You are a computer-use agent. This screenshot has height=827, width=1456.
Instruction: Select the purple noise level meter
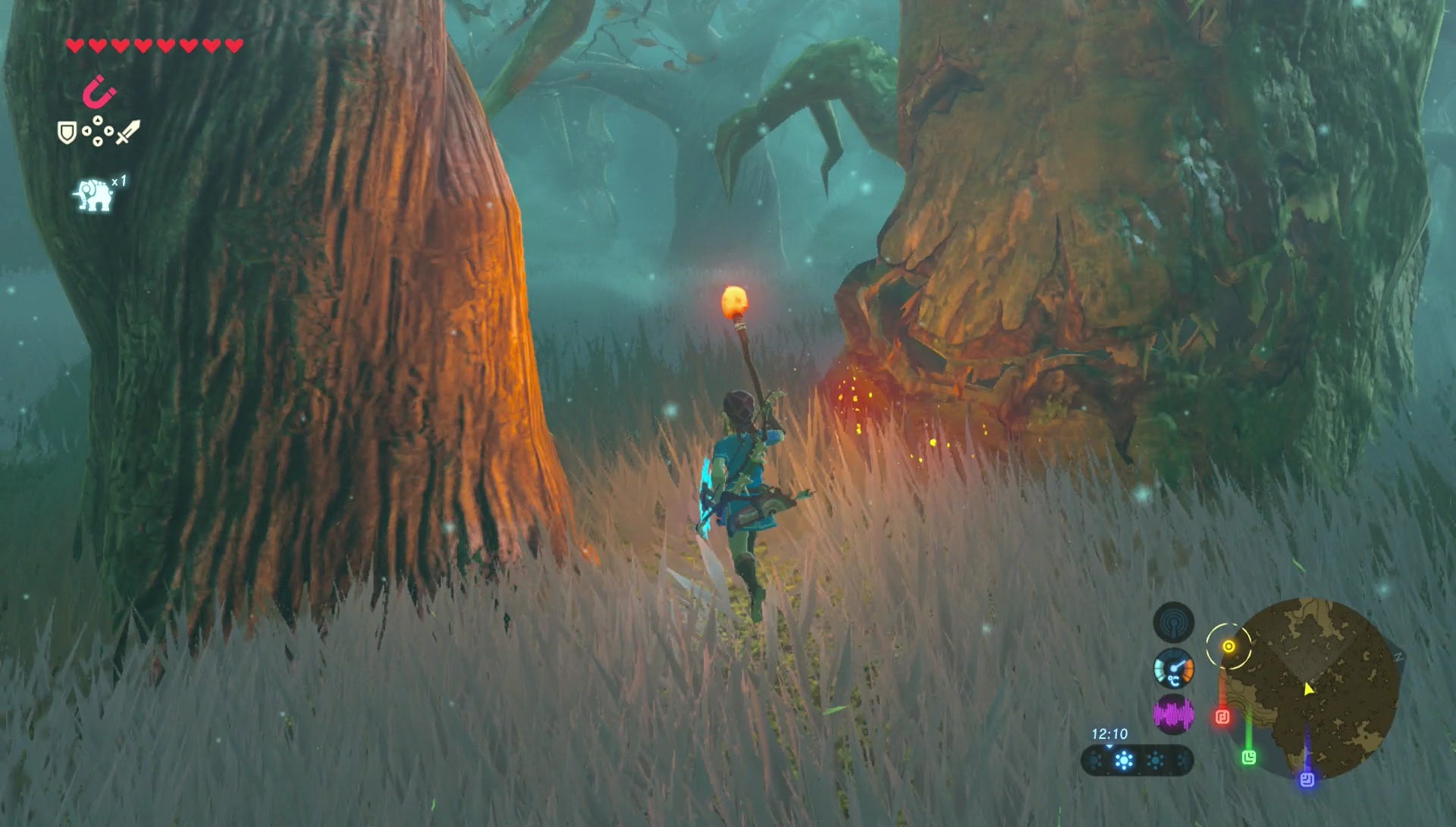[1174, 713]
